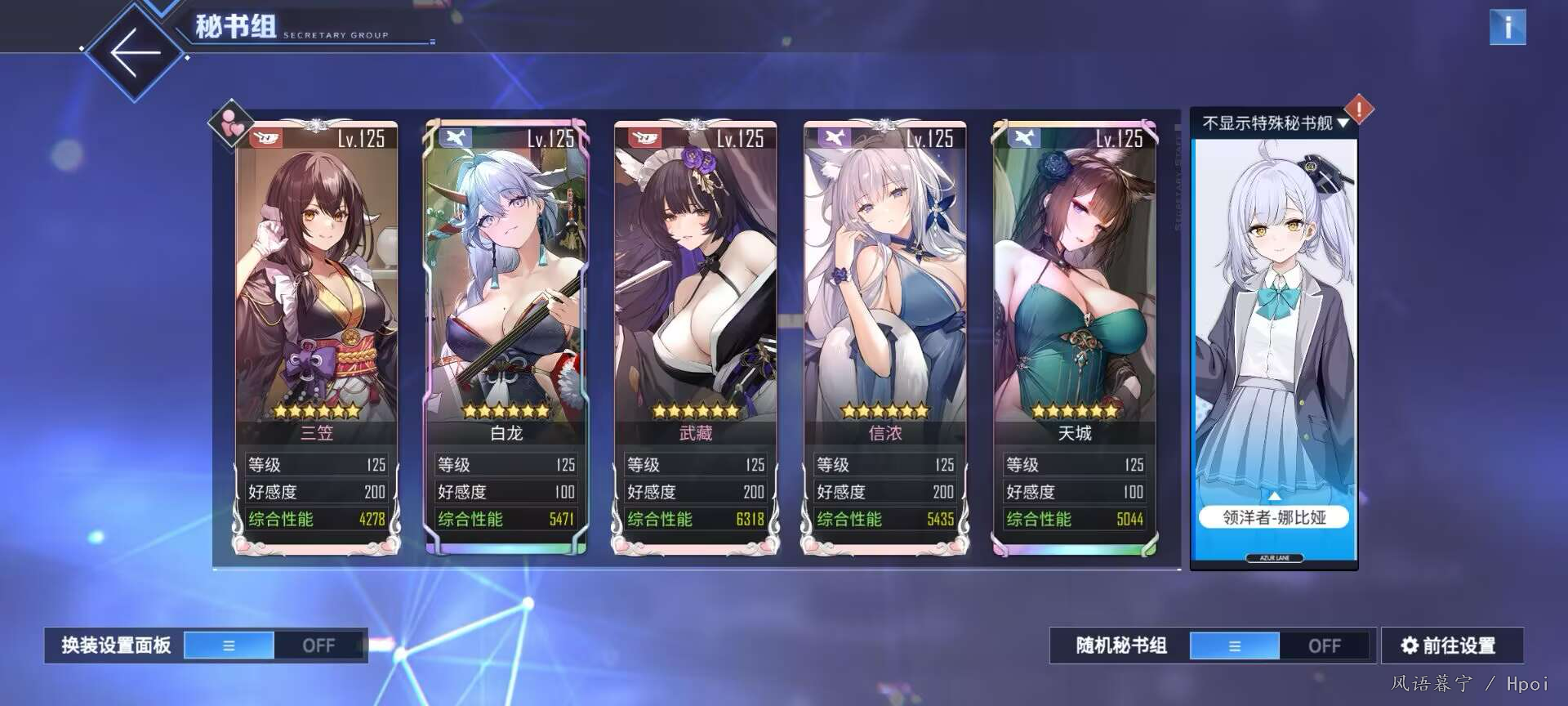Toggle the 换装设置面板 switch

coord(274,646)
